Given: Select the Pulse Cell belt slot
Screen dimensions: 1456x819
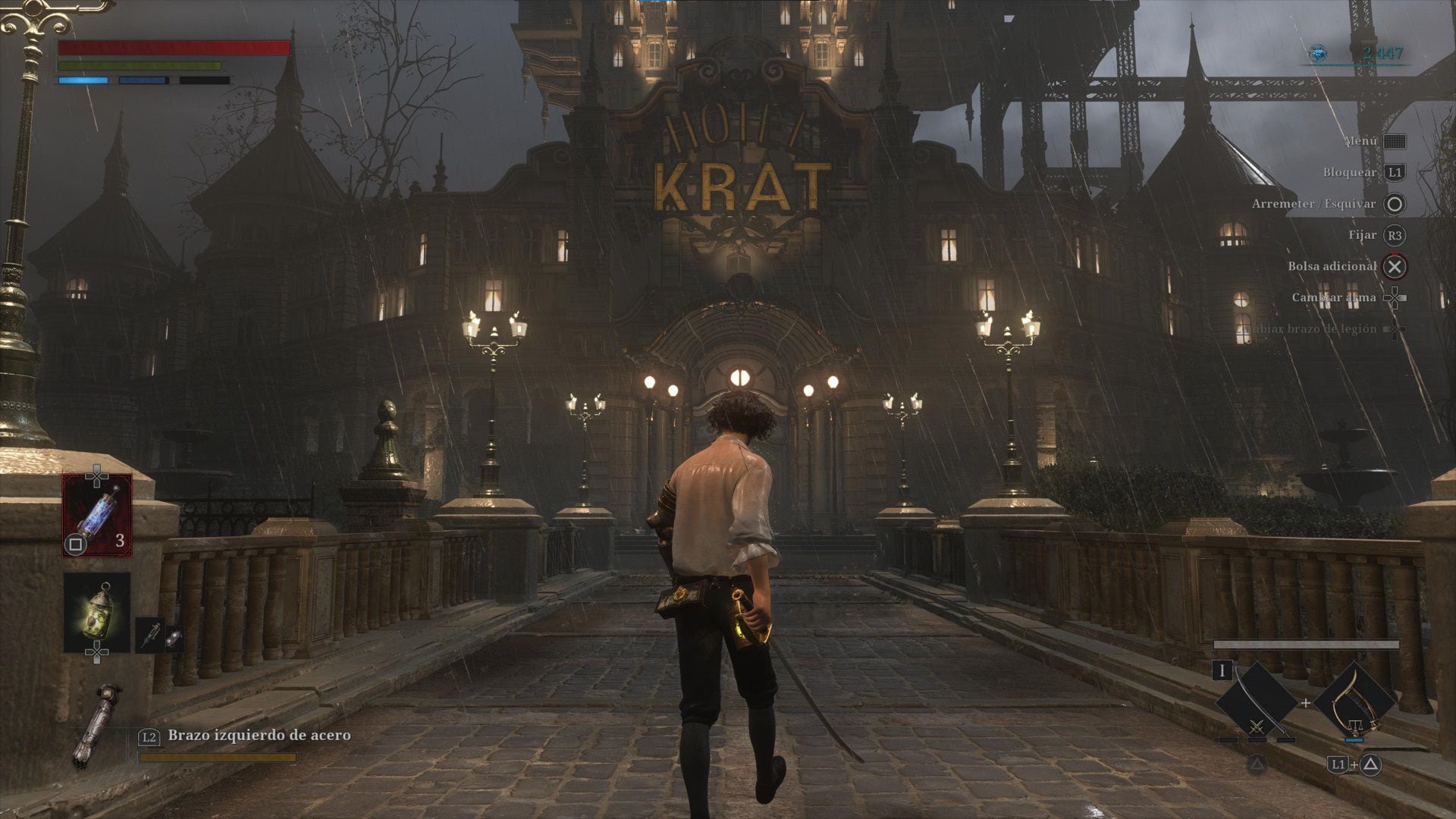Looking at the screenshot, I should pos(97,515).
